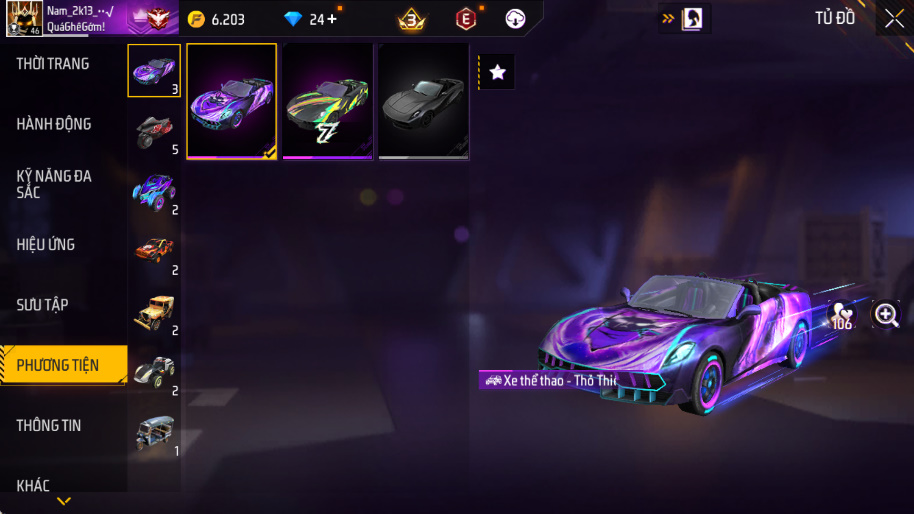
Task: Close the TỦ ĐỒ screen
Action: coord(894,18)
